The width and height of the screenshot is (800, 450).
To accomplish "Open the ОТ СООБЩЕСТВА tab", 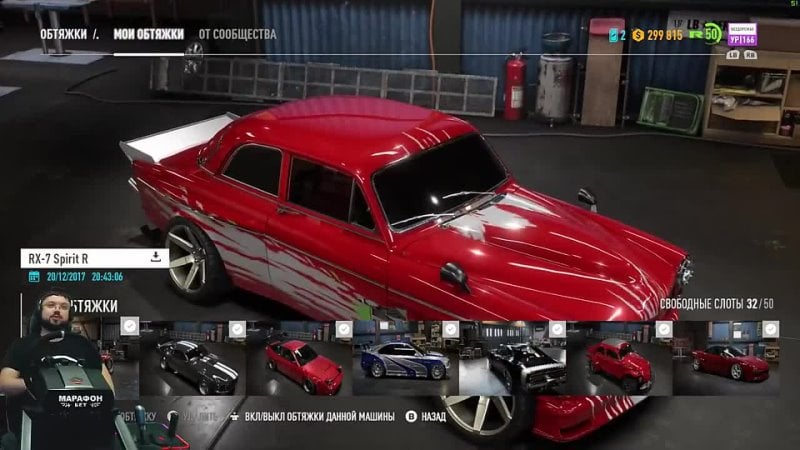I will [x=237, y=34].
